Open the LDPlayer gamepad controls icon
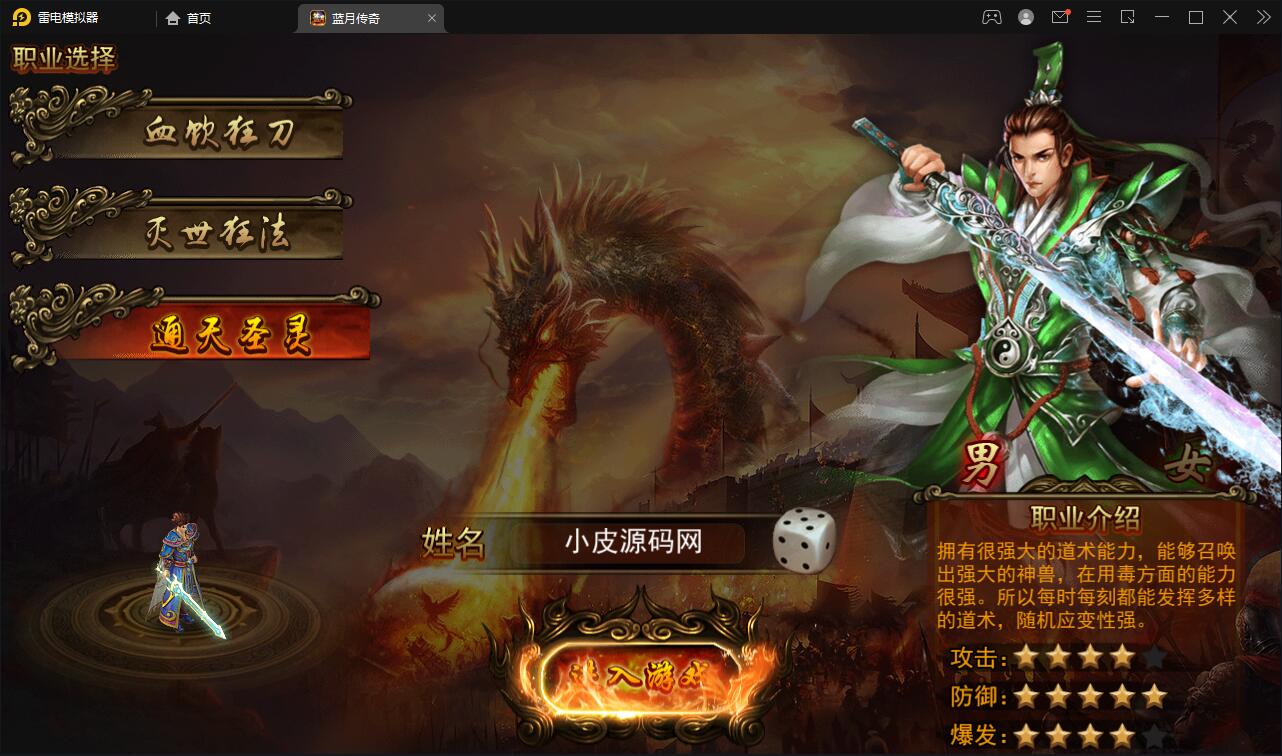Viewport: 1282px width, 756px height. (x=991, y=17)
